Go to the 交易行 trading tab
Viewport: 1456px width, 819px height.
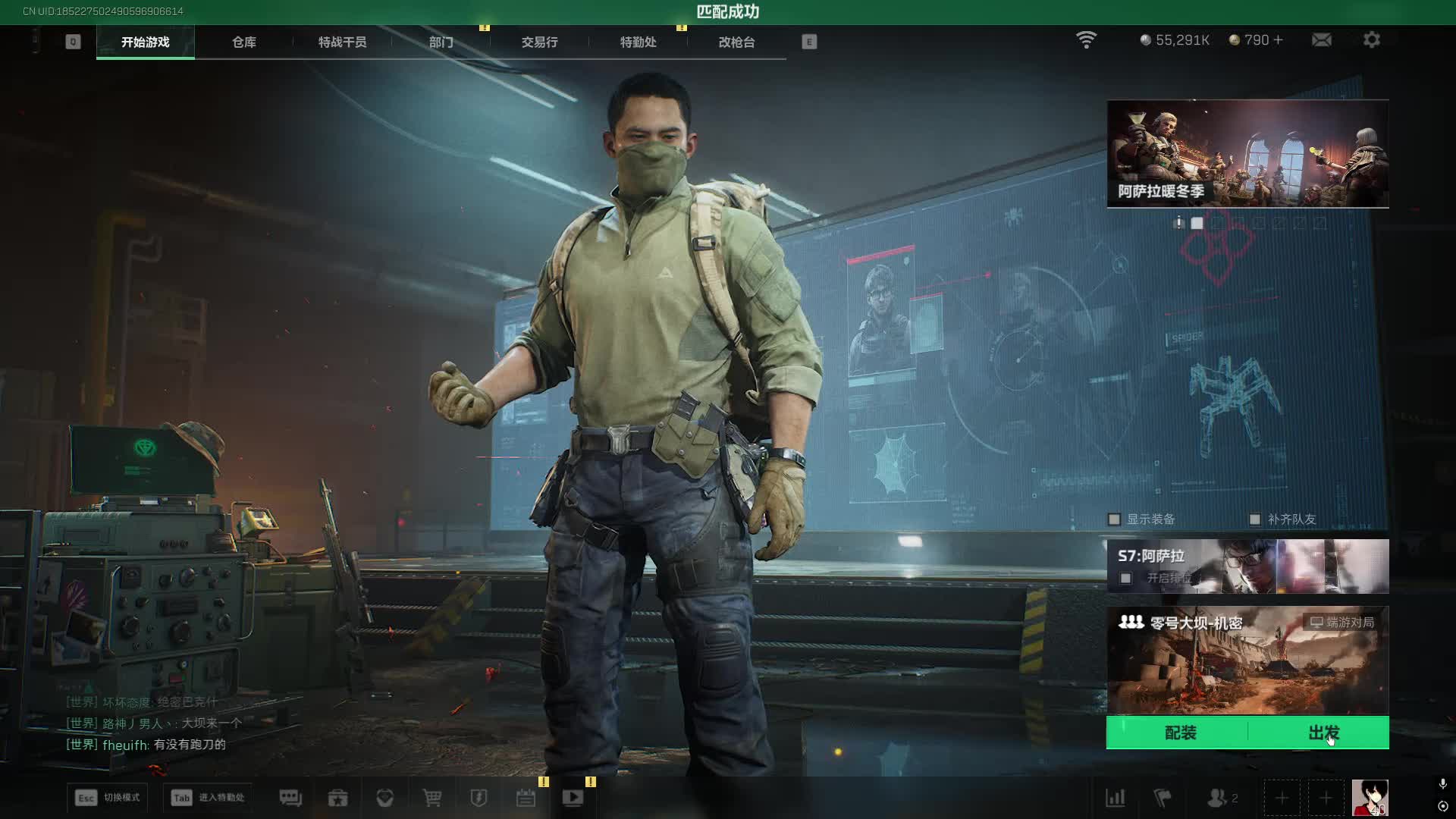[x=539, y=42]
